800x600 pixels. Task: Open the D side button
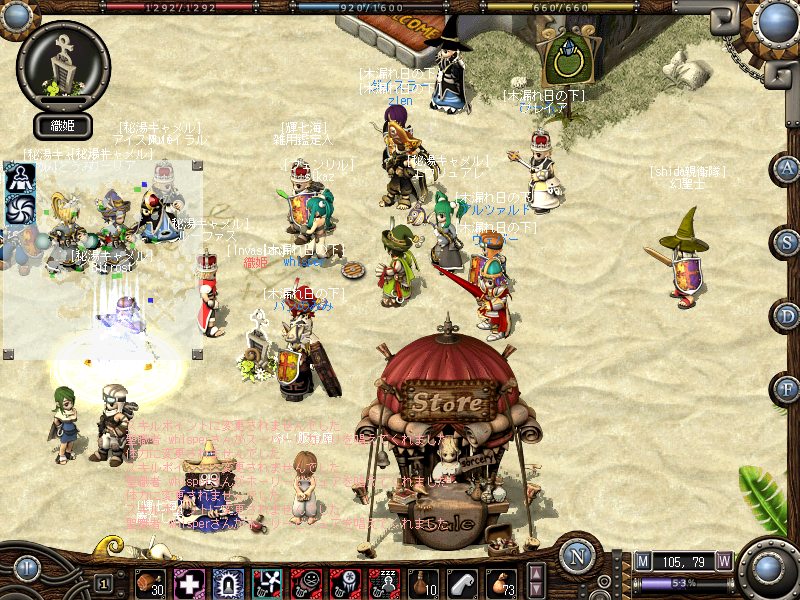point(789,315)
